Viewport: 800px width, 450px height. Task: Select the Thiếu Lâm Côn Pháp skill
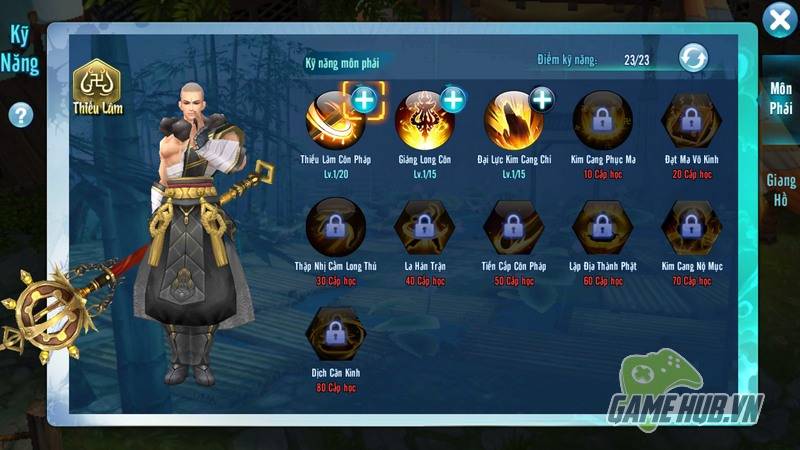[335, 121]
